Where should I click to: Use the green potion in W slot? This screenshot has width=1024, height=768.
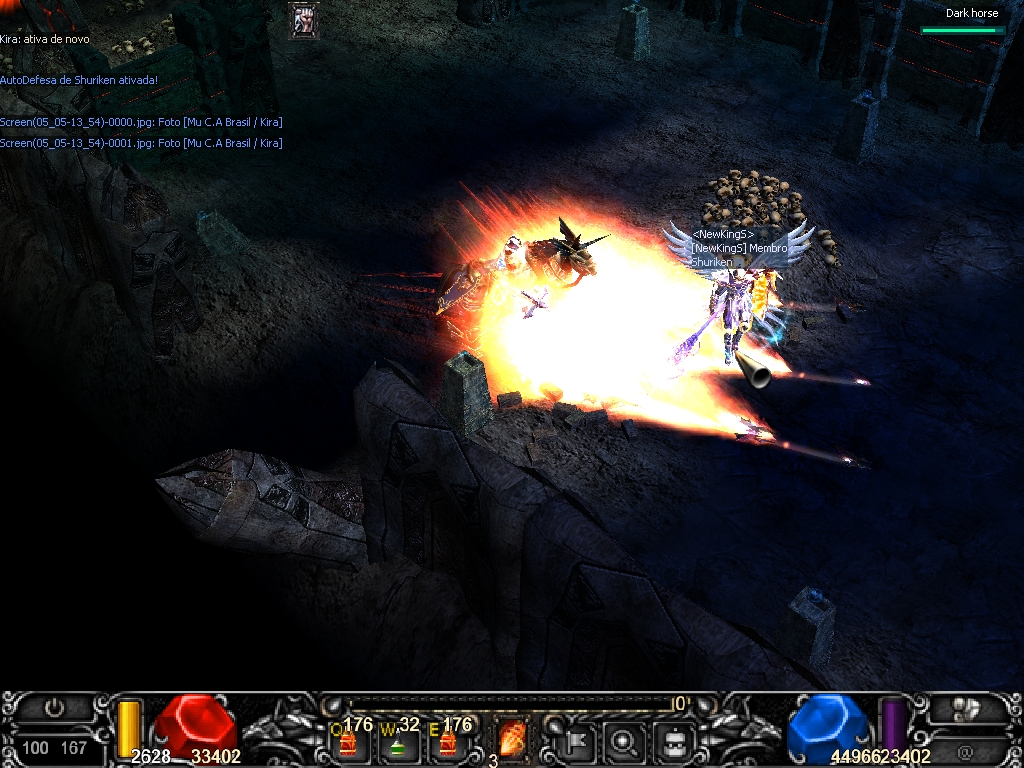point(397,743)
